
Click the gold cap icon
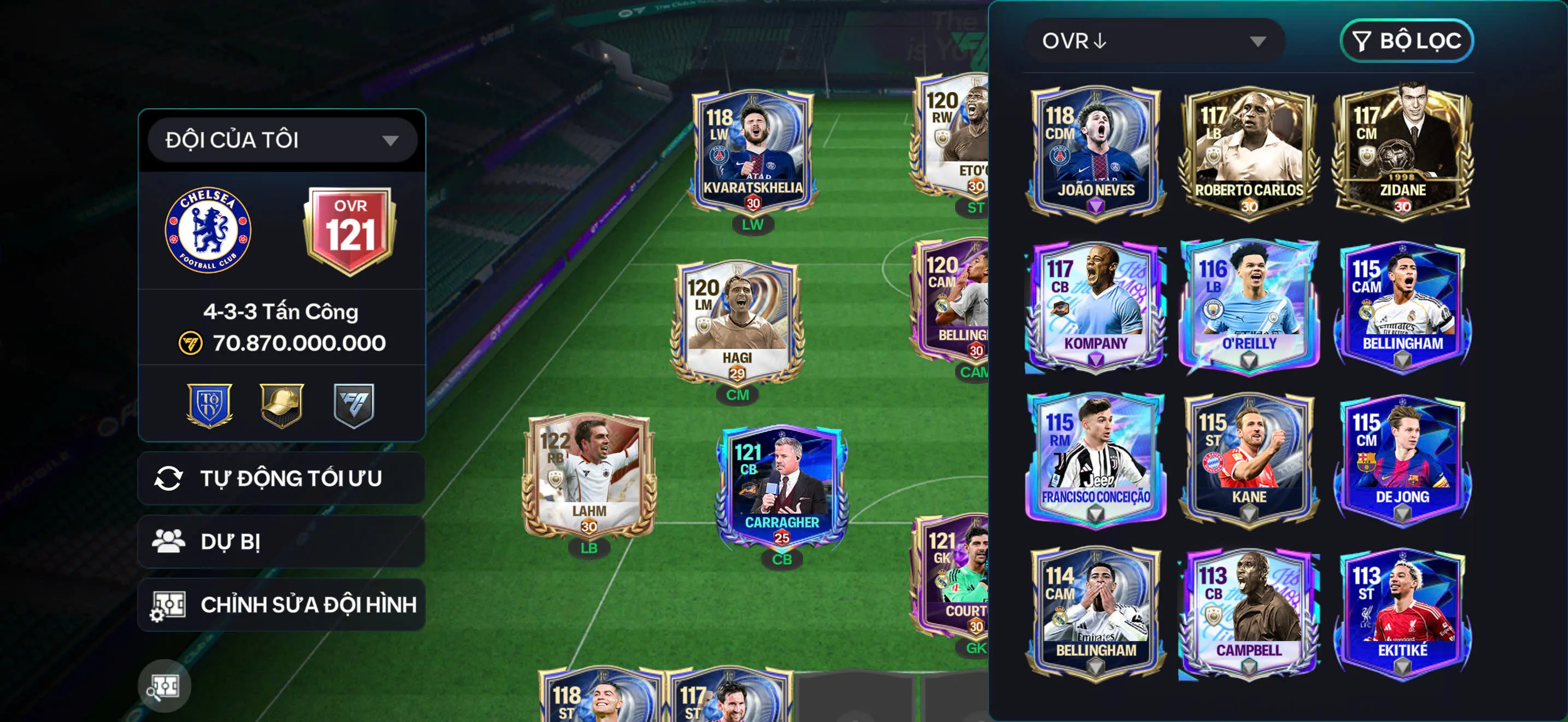pos(281,404)
